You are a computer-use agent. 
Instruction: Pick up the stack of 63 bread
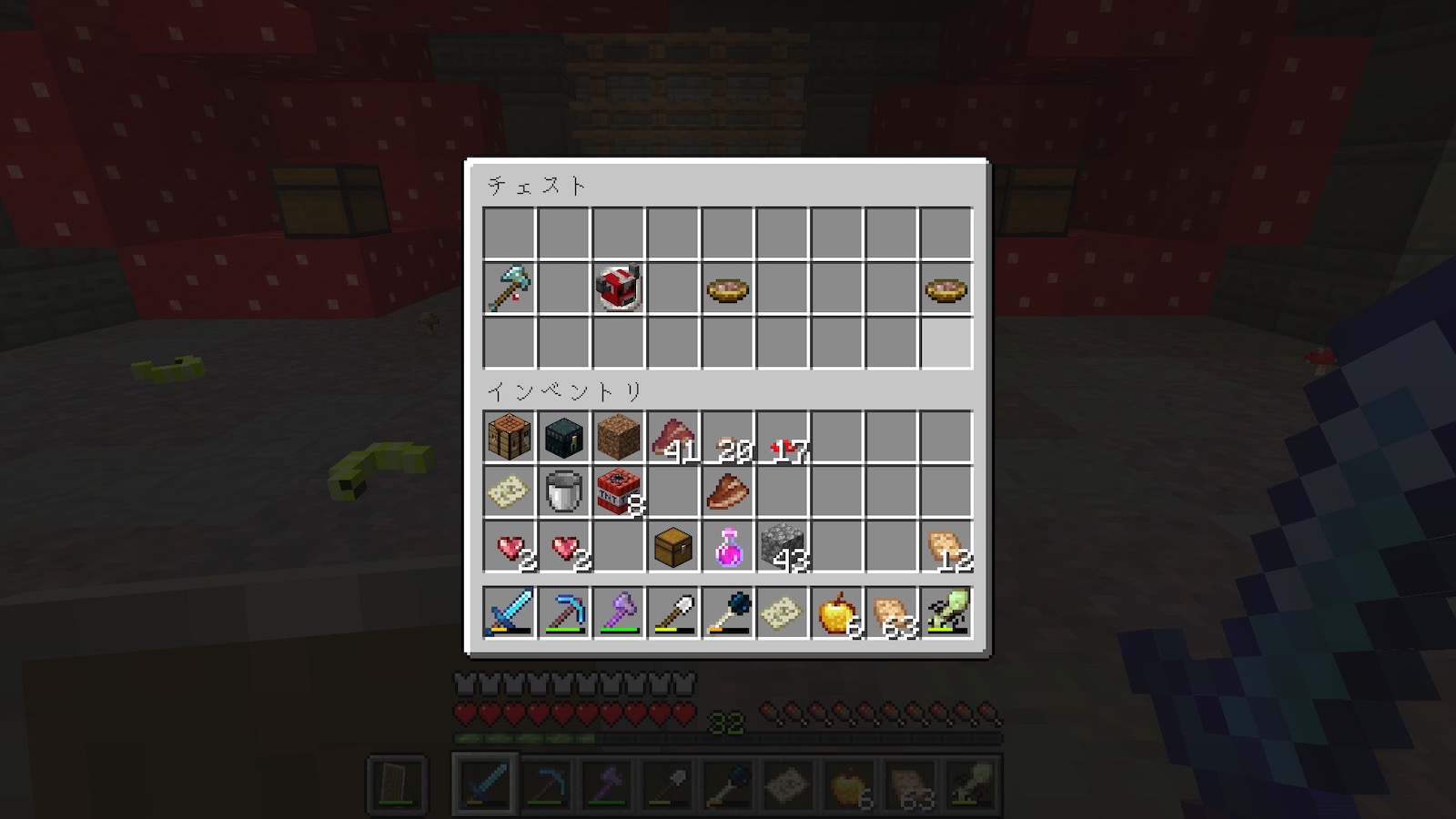891,612
